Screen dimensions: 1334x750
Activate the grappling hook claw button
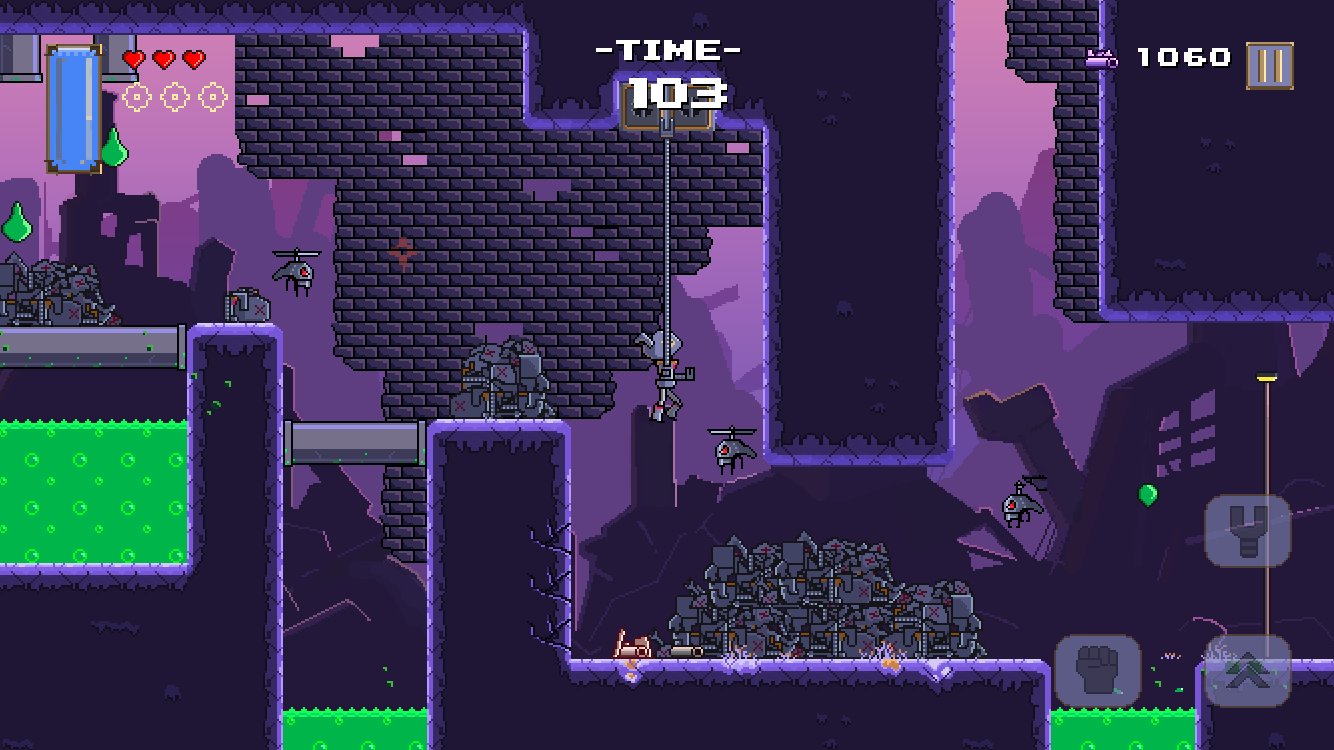pos(1246,530)
